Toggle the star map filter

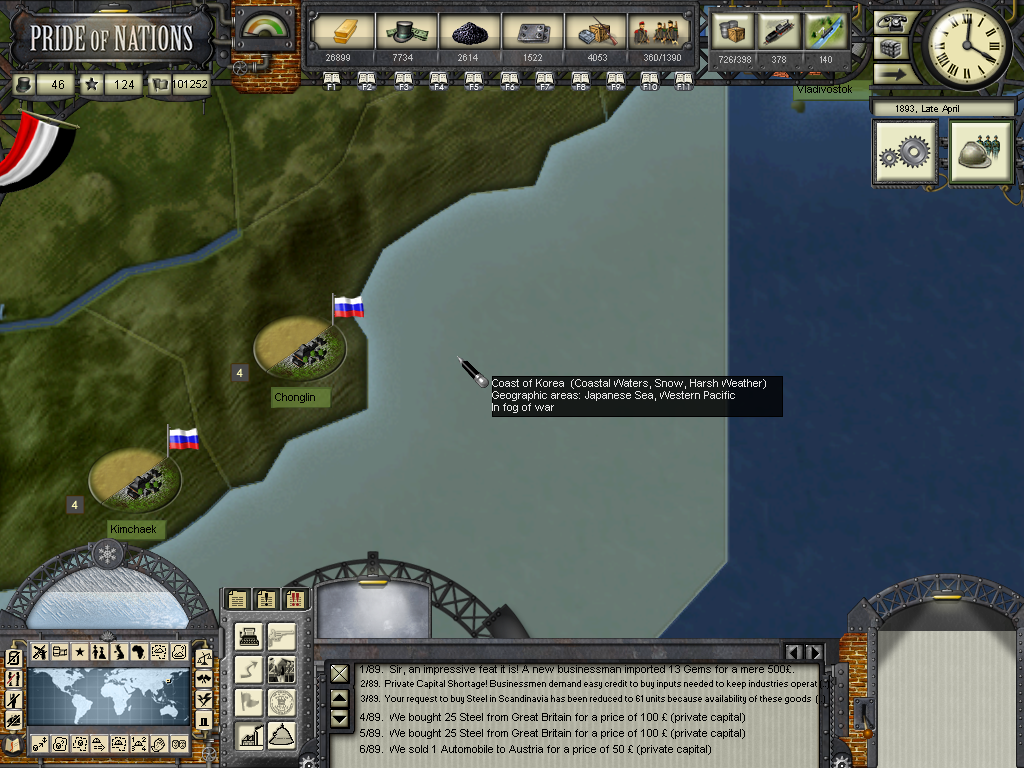[x=79, y=652]
